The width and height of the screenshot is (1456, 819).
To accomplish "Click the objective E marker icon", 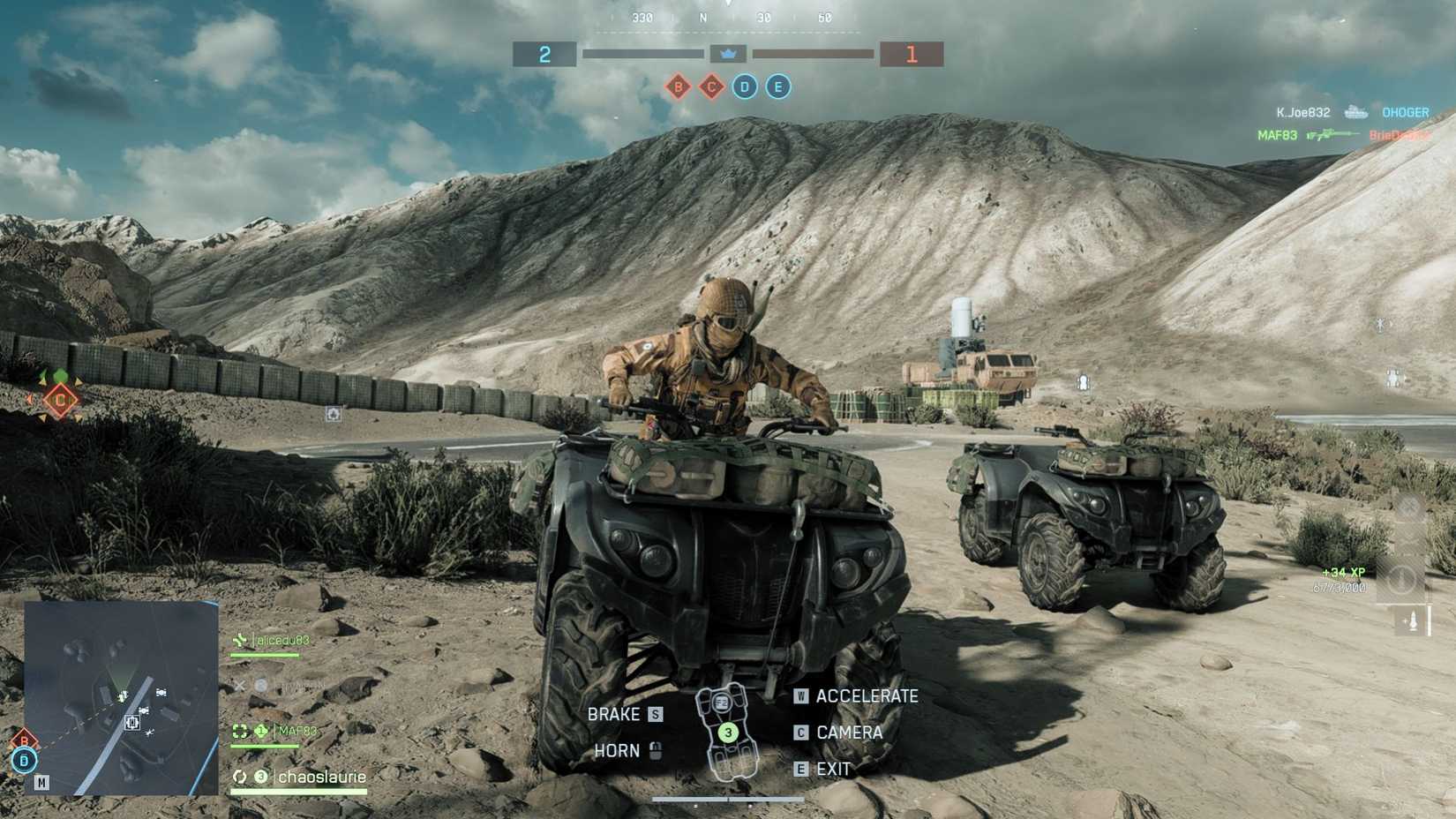I will pyautogui.click(x=777, y=86).
